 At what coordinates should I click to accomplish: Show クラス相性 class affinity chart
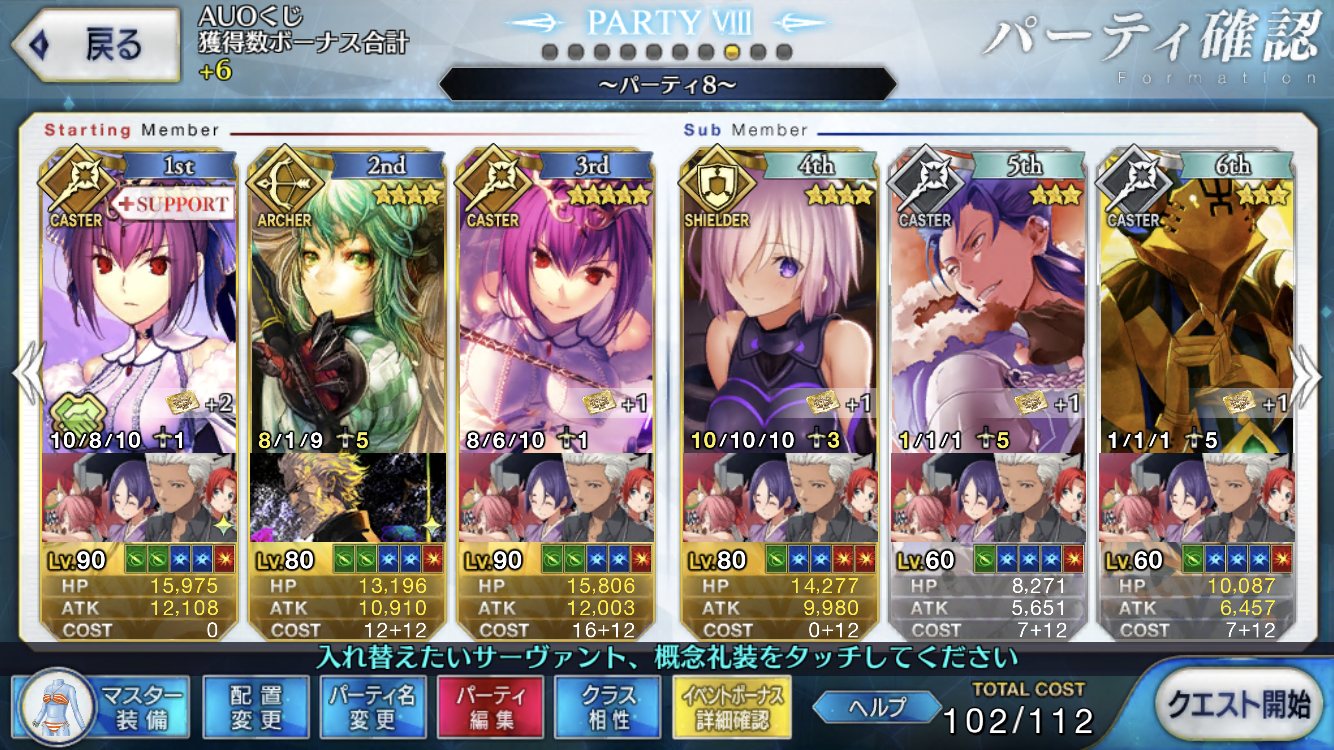[x=607, y=706]
